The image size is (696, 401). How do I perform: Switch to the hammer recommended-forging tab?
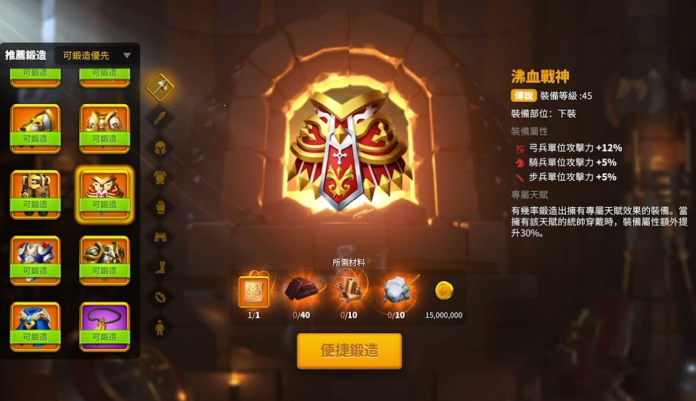click(x=159, y=86)
